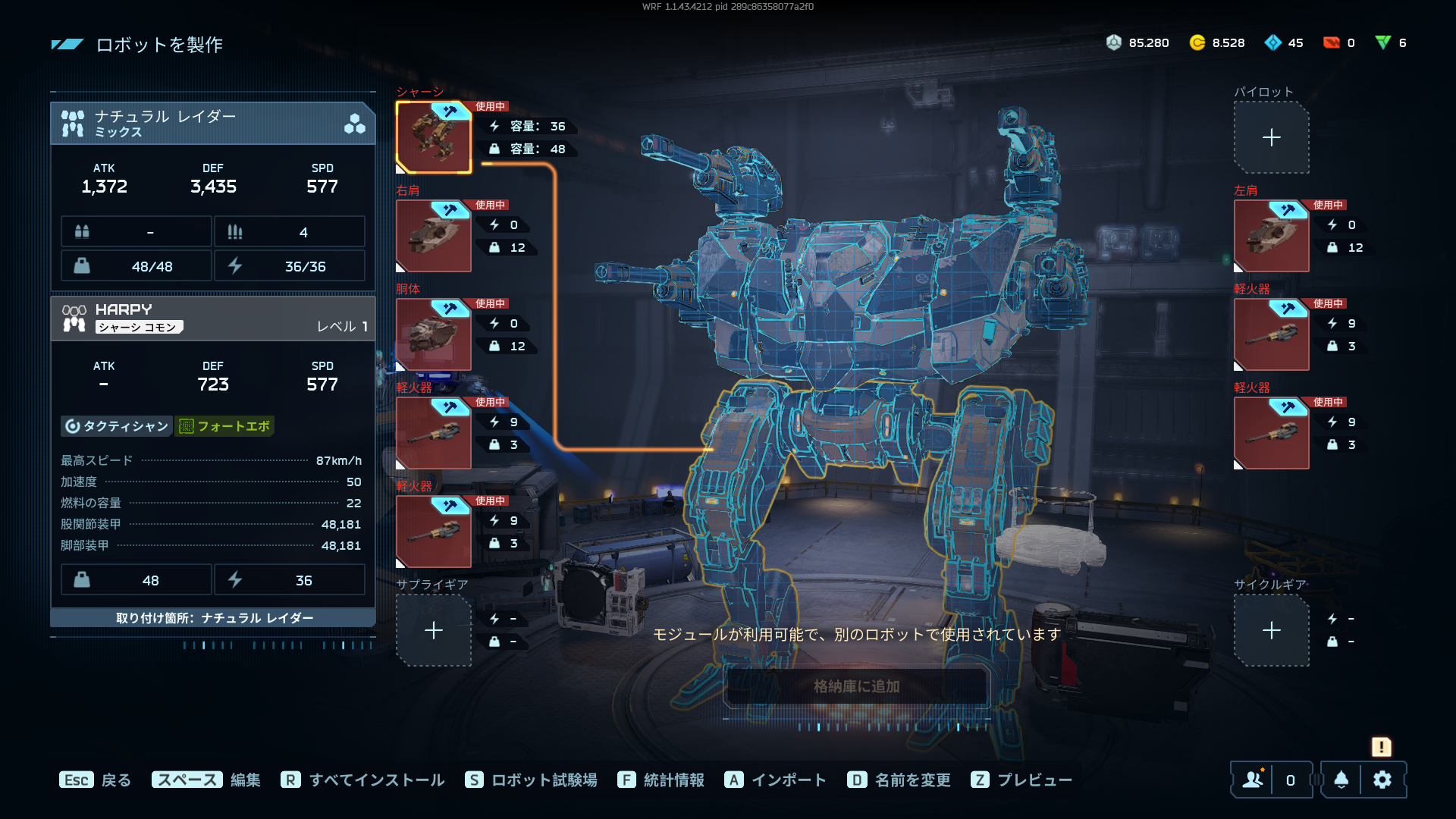Screen dimensions: 1456x819
Task: Select インポート option
Action: pyautogui.click(x=775, y=780)
